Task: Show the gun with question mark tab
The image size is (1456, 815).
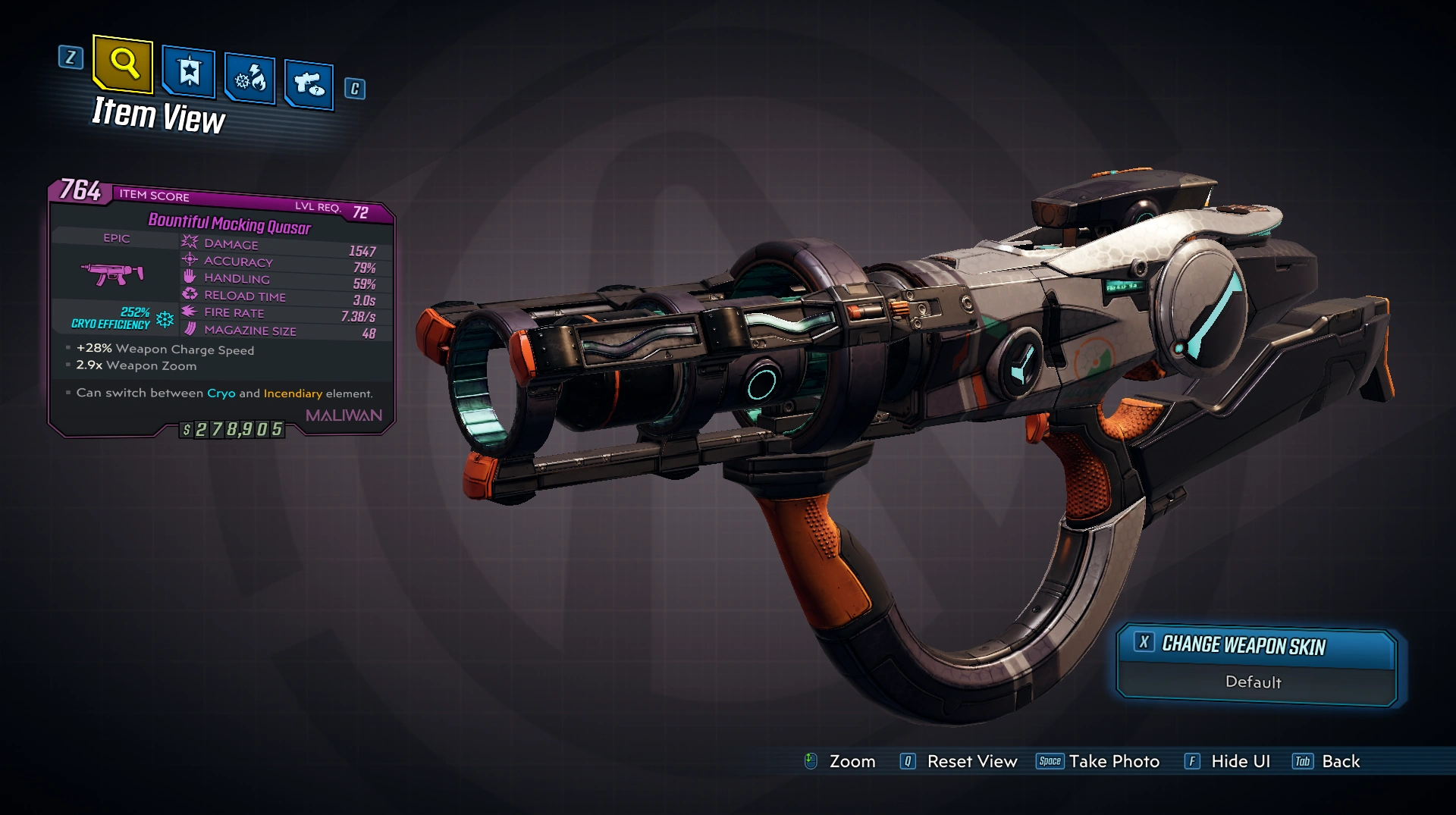Action: [x=309, y=84]
